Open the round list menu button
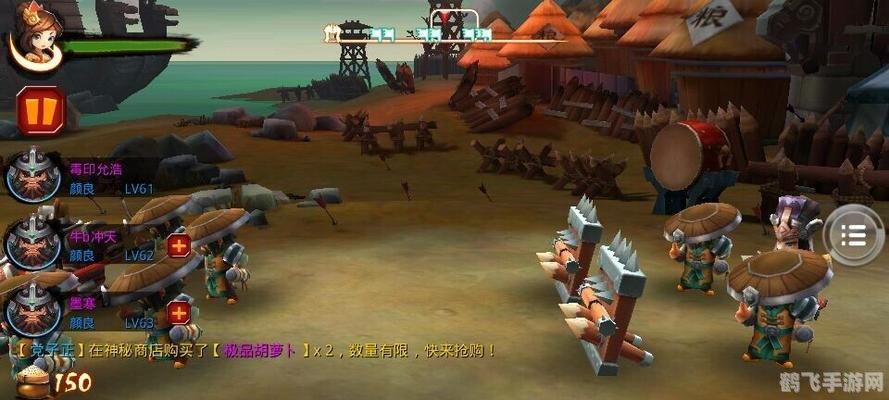This screenshot has width=889, height=400. point(855,234)
